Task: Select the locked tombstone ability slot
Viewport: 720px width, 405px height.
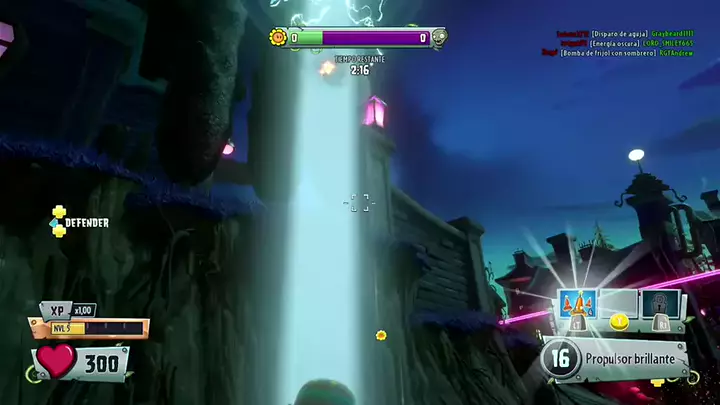Action: [x=664, y=305]
